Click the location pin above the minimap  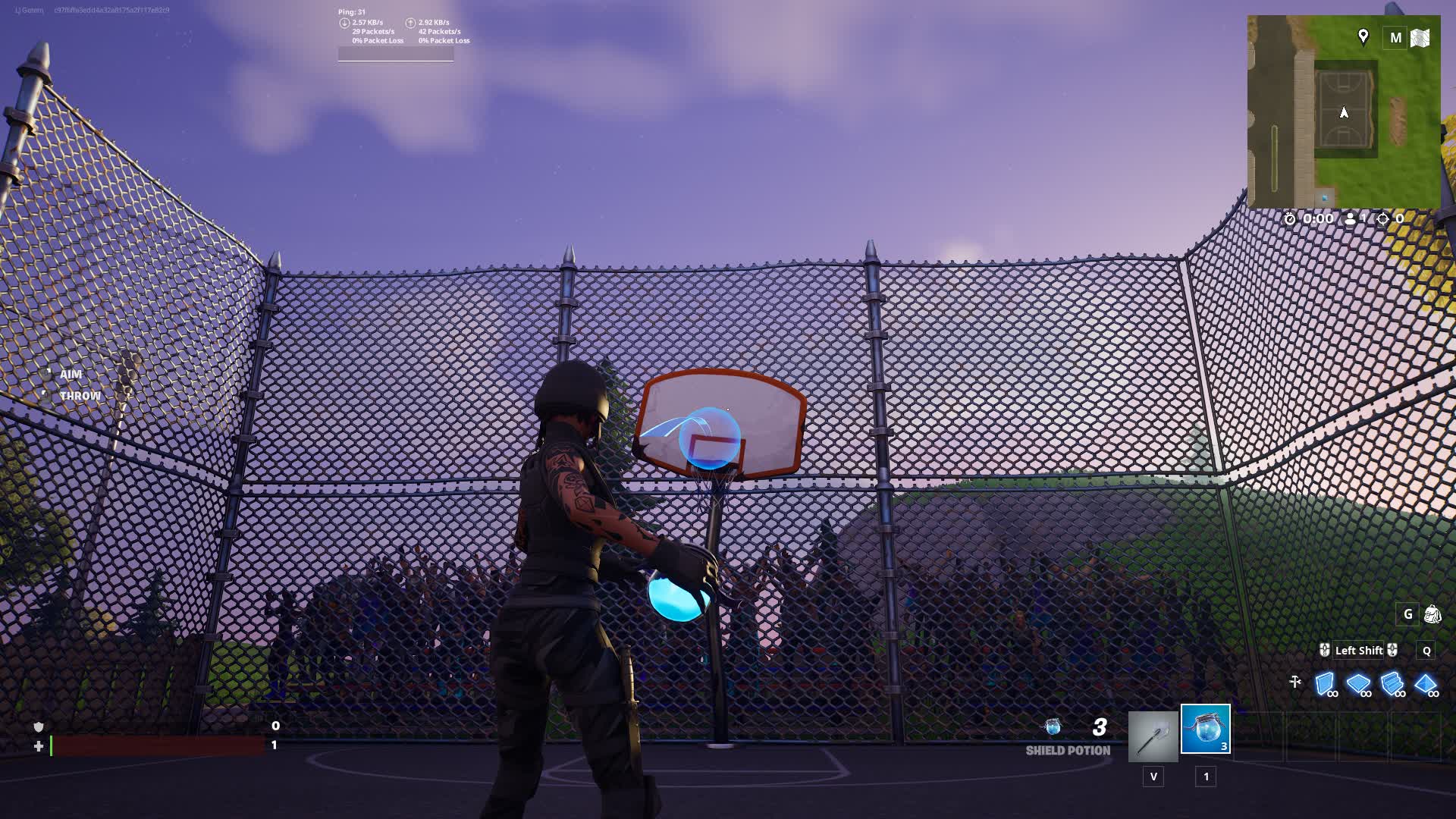pos(1363,35)
